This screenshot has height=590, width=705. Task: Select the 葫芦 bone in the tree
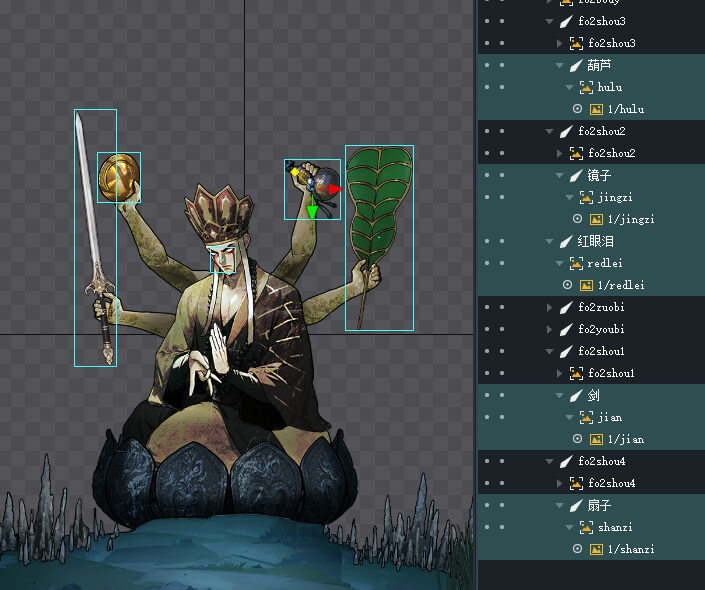600,65
